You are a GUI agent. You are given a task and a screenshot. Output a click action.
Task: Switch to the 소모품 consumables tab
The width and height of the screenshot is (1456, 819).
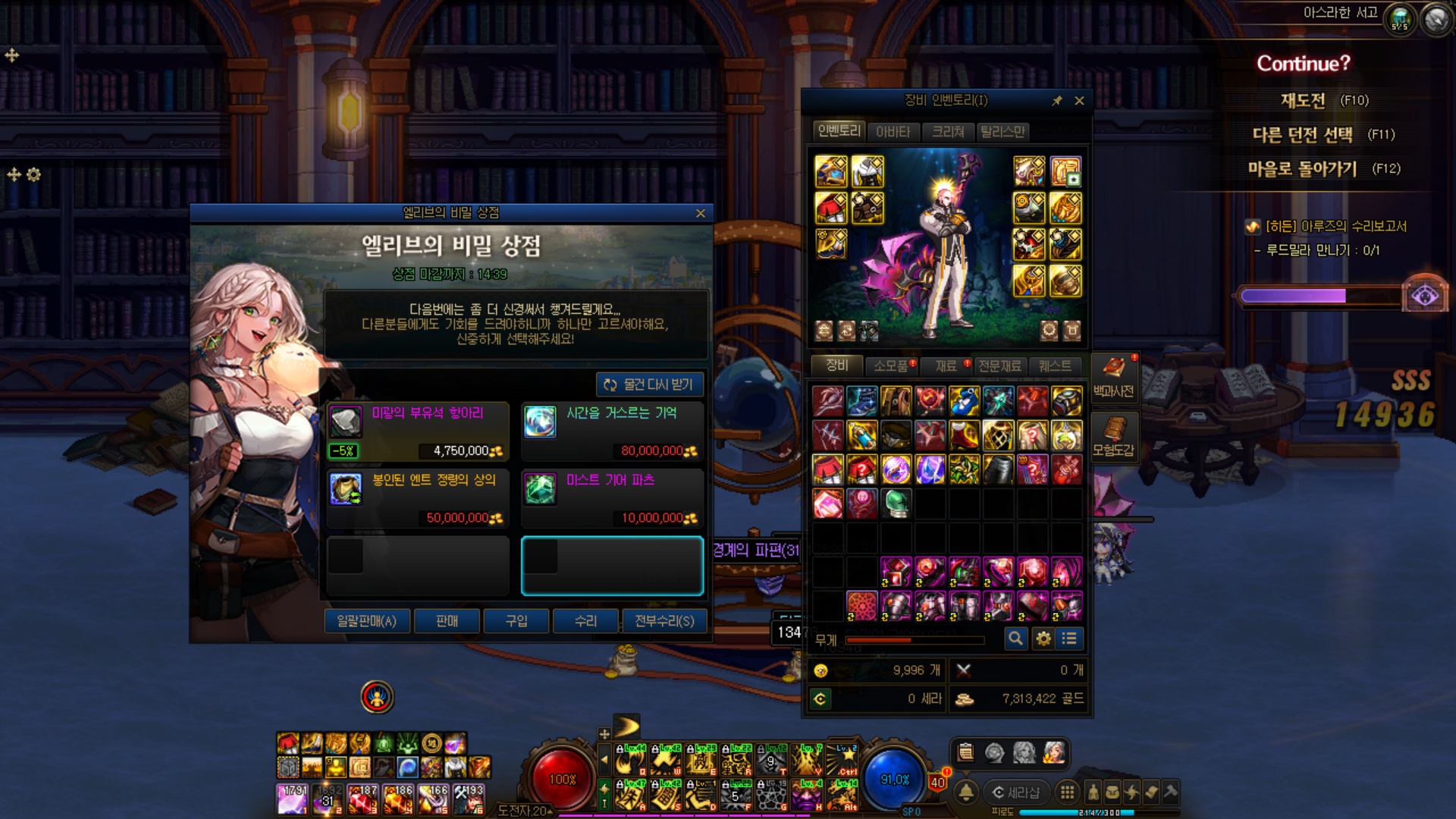tap(891, 366)
